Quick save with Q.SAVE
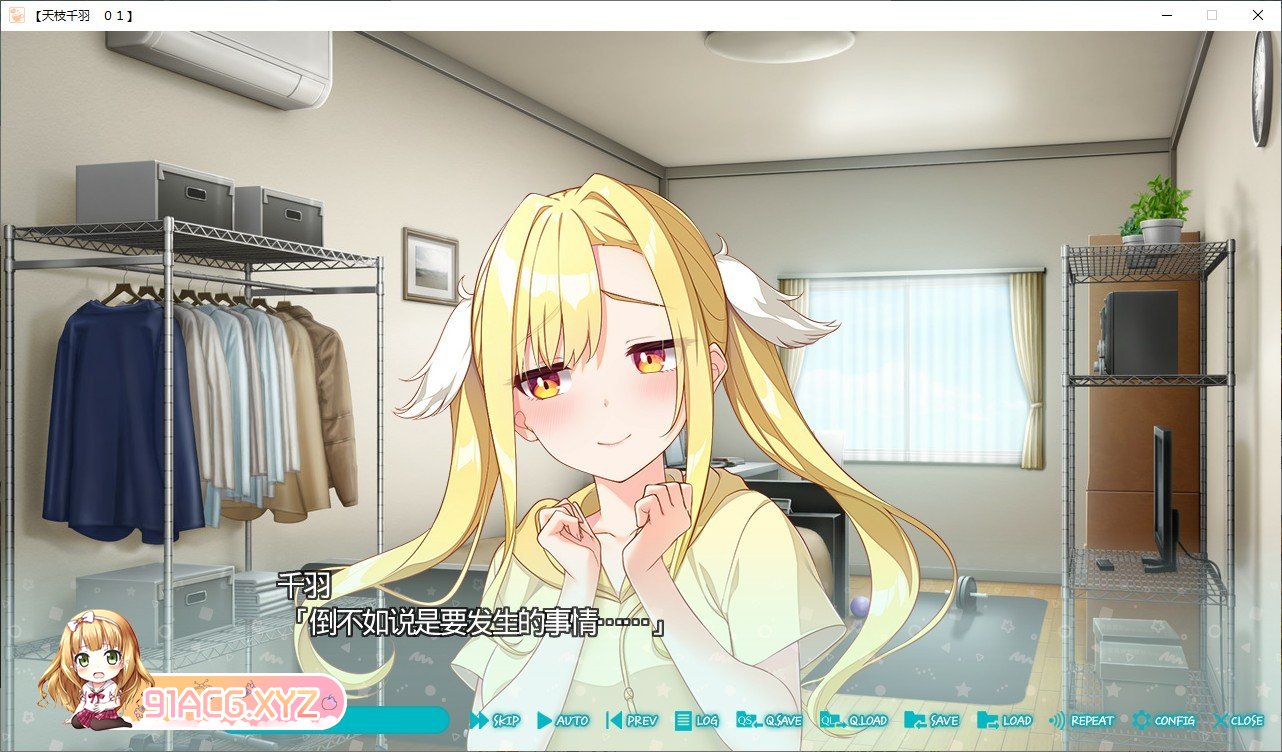Screen dimensions: 1282x752 (769, 720)
